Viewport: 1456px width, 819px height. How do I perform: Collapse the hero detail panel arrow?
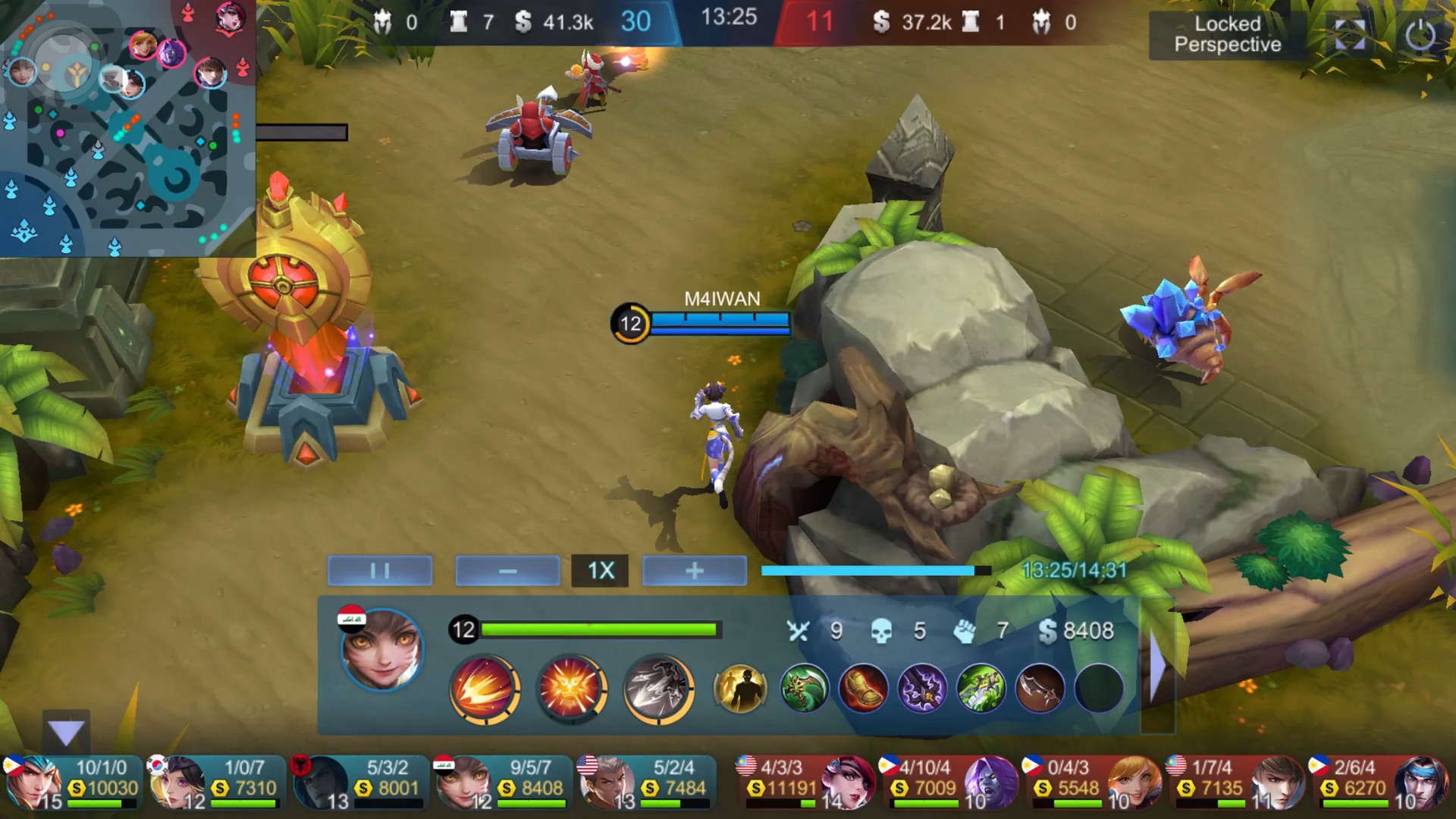(1157, 666)
